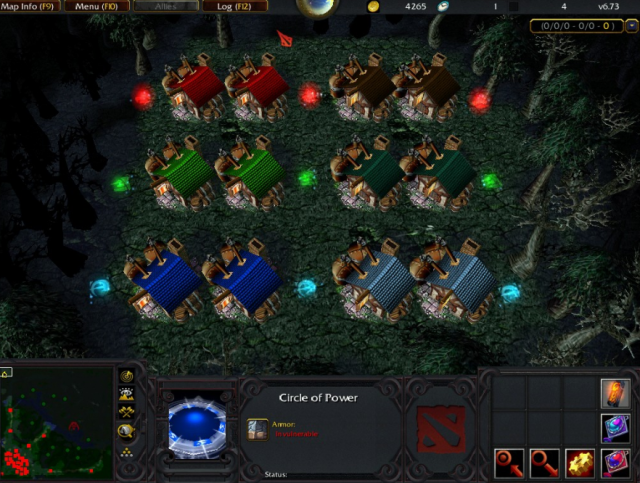This screenshot has height=483, width=640.
Task: Click the formation movement toggle button
Action: (x=128, y=452)
